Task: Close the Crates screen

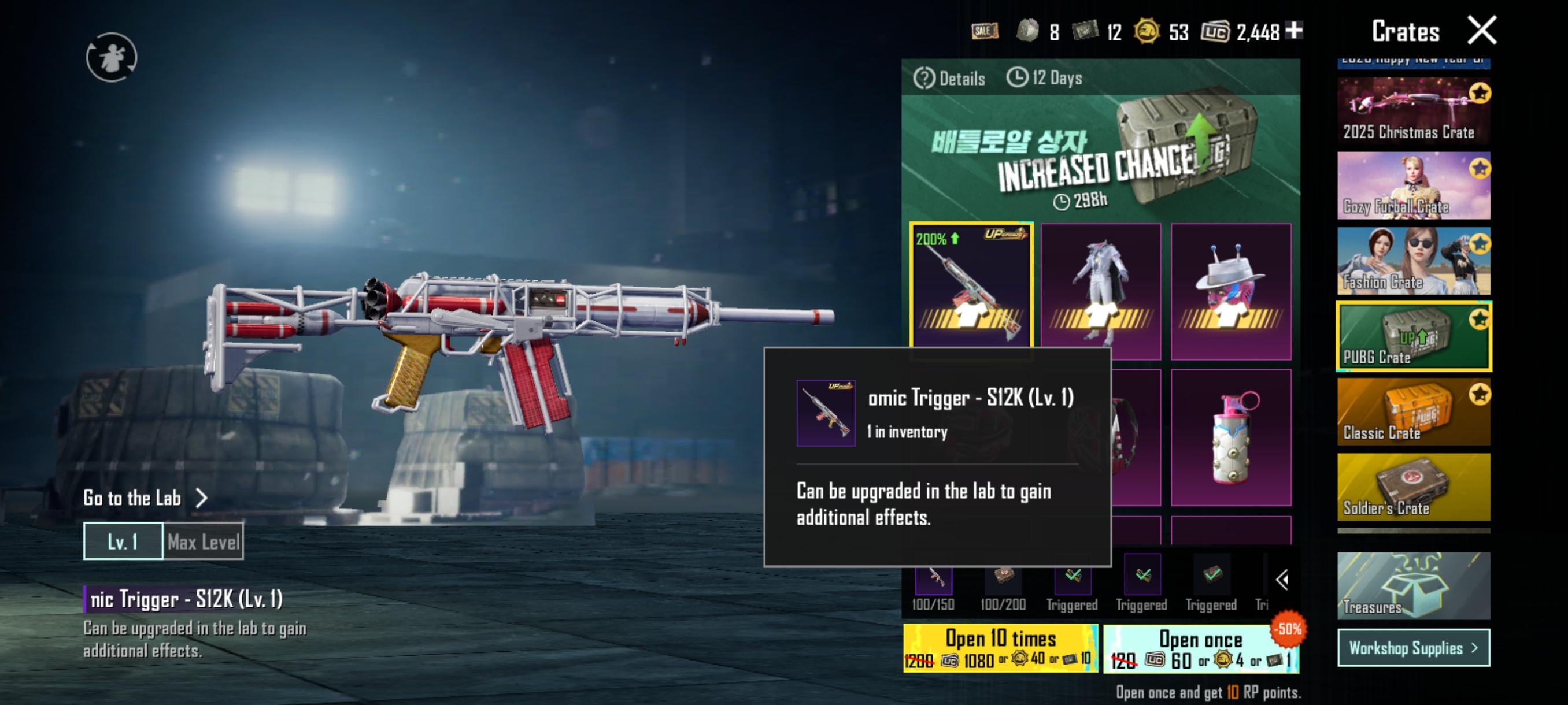Action: click(1482, 31)
